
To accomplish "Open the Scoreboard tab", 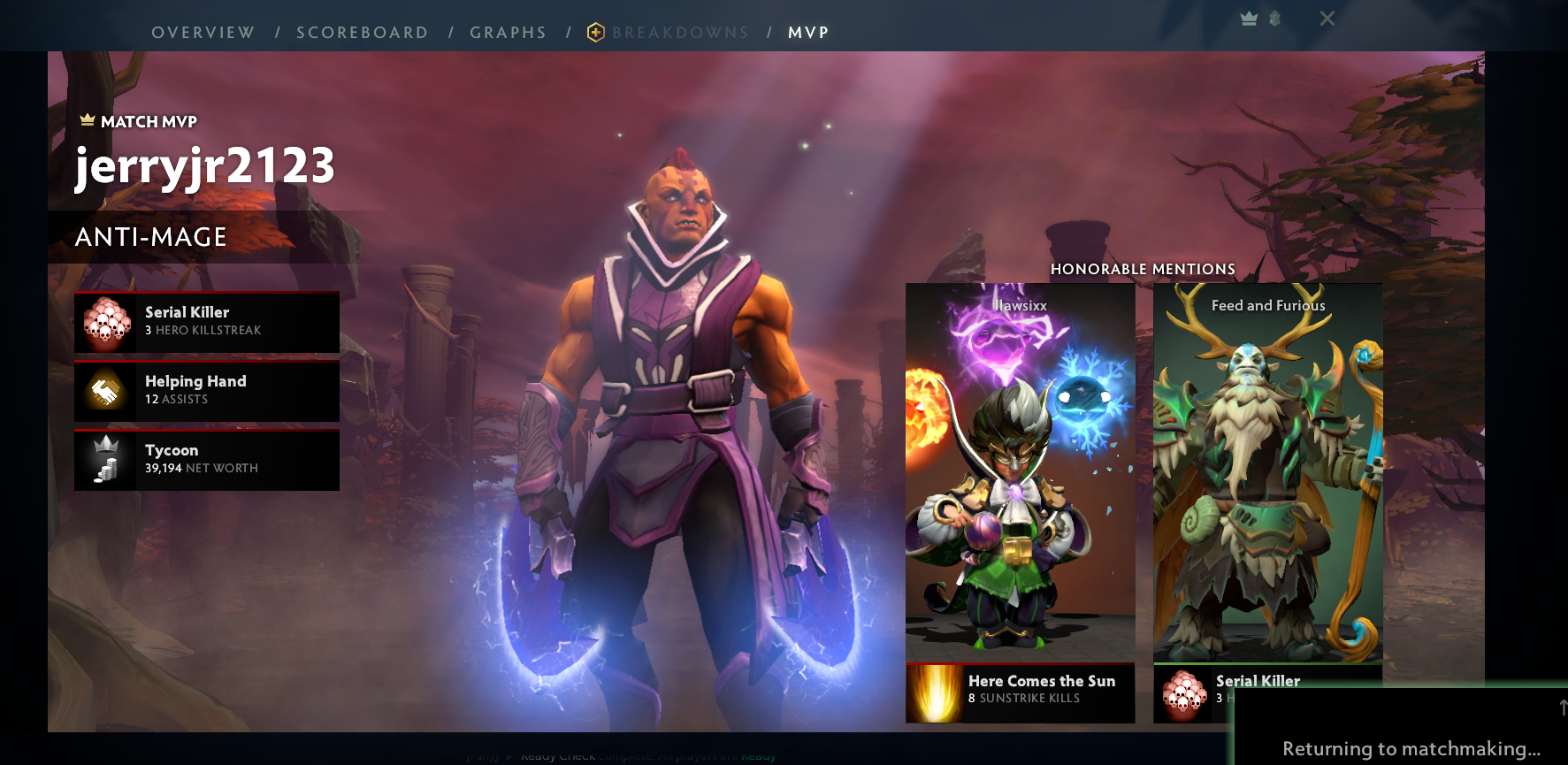I will tap(362, 33).
